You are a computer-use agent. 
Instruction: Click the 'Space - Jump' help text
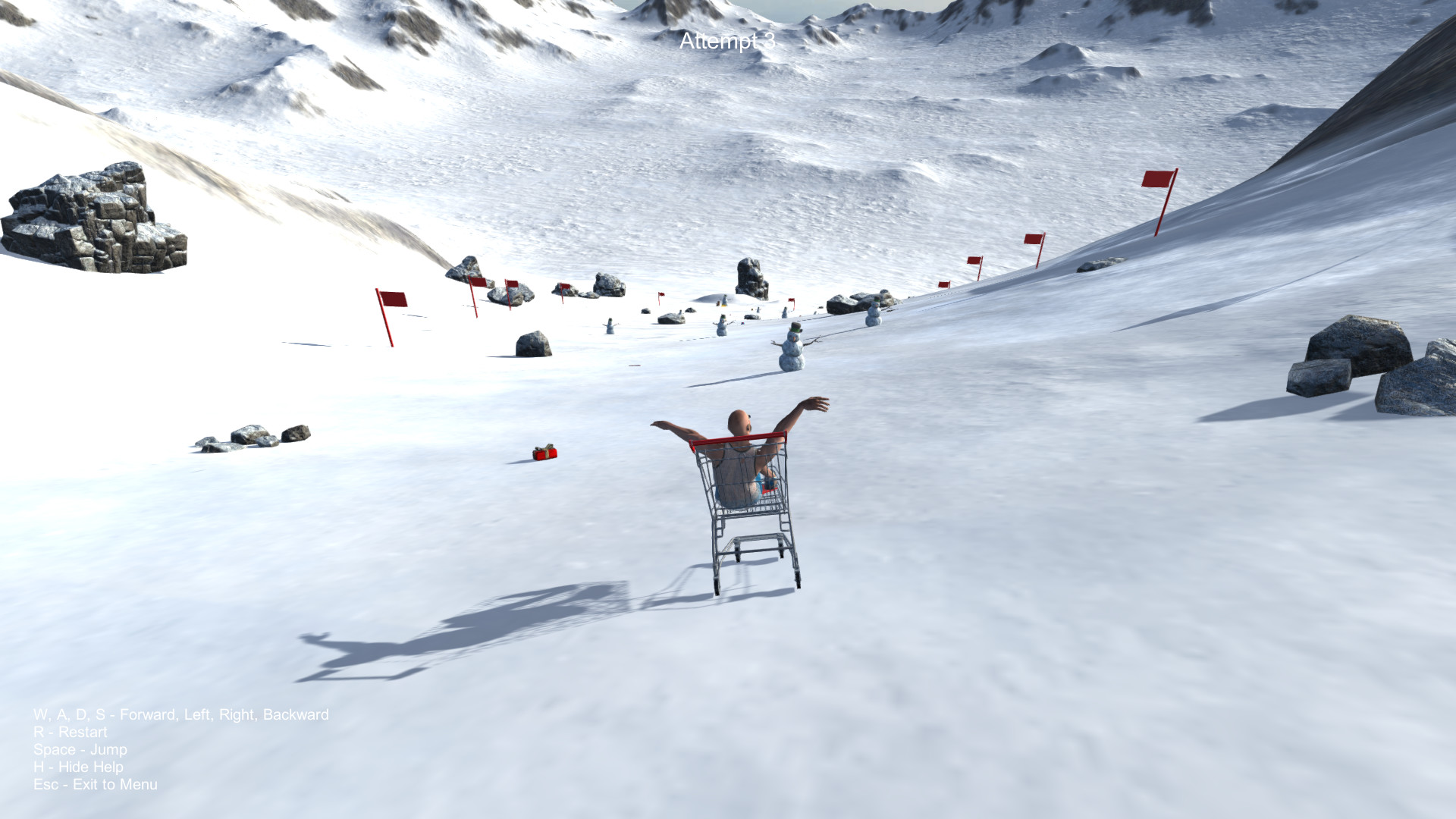coord(79,749)
